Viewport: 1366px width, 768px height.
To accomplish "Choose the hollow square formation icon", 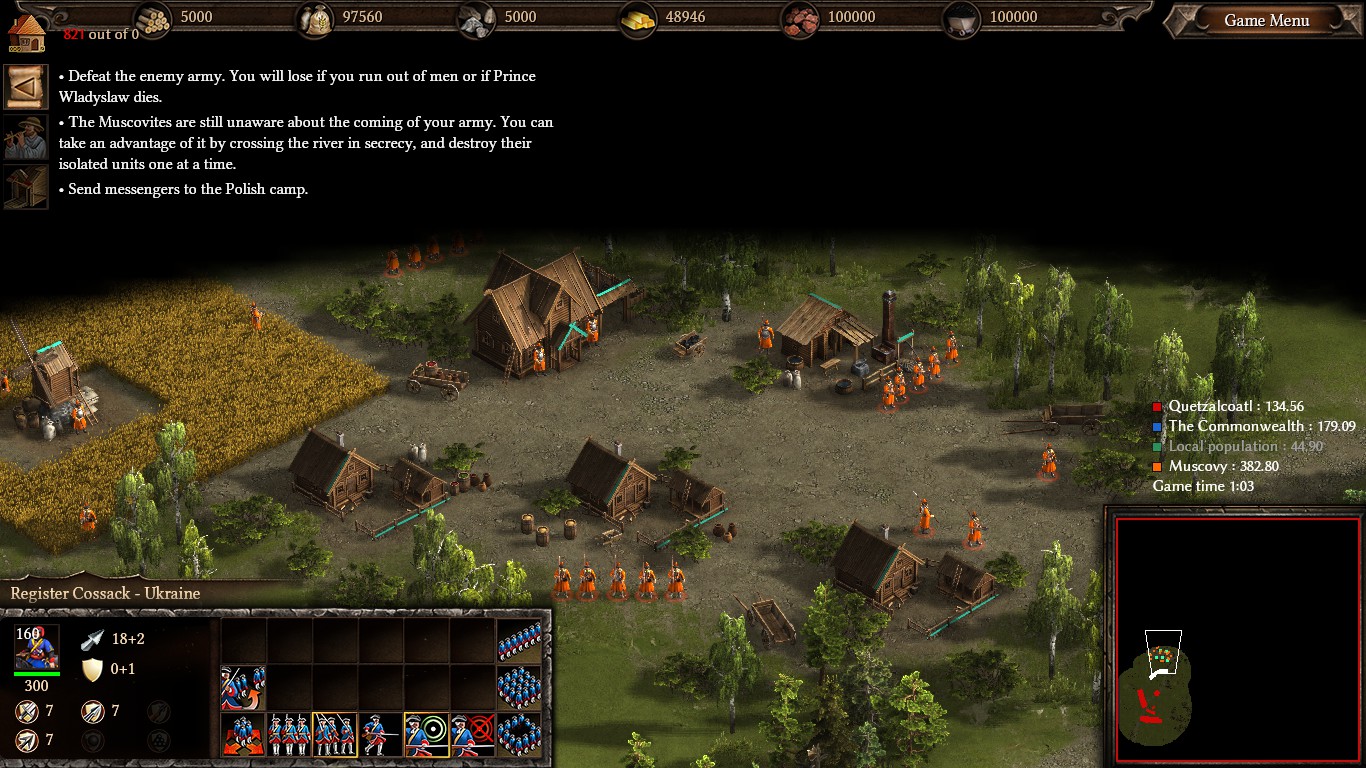I will point(519,735).
